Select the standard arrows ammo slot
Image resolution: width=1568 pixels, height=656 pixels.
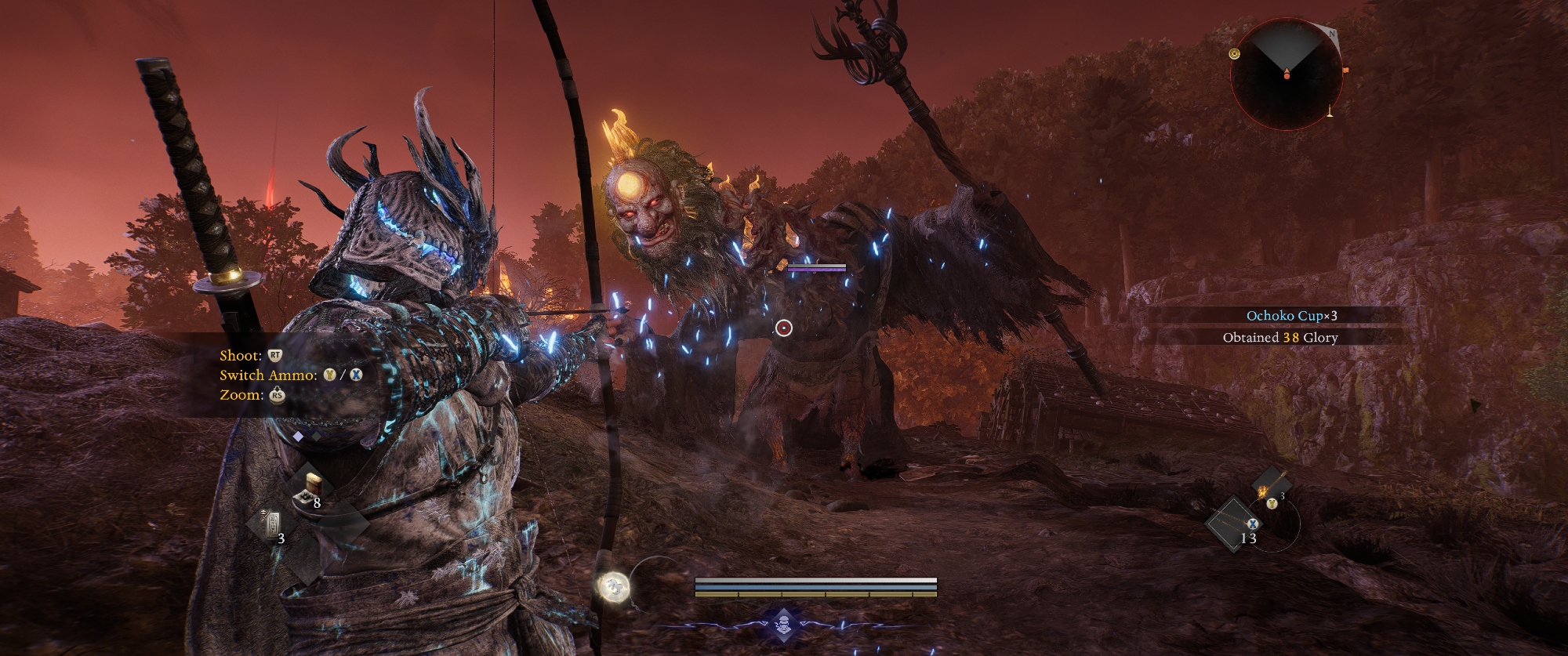coord(1234,524)
